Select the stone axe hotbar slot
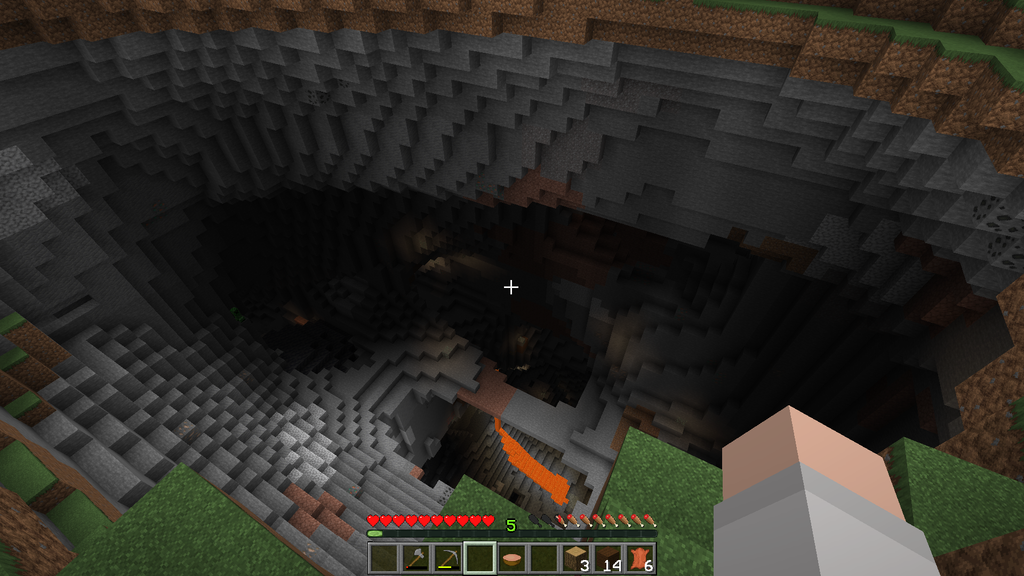Screen dimensions: 1024x576 point(415,558)
